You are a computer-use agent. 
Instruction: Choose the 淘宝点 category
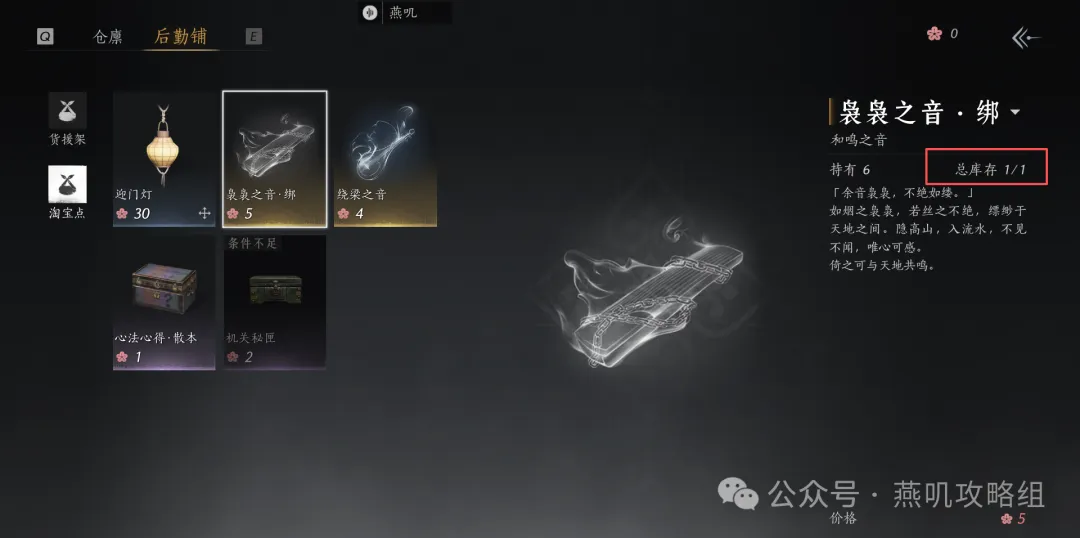[x=68, y=192]
